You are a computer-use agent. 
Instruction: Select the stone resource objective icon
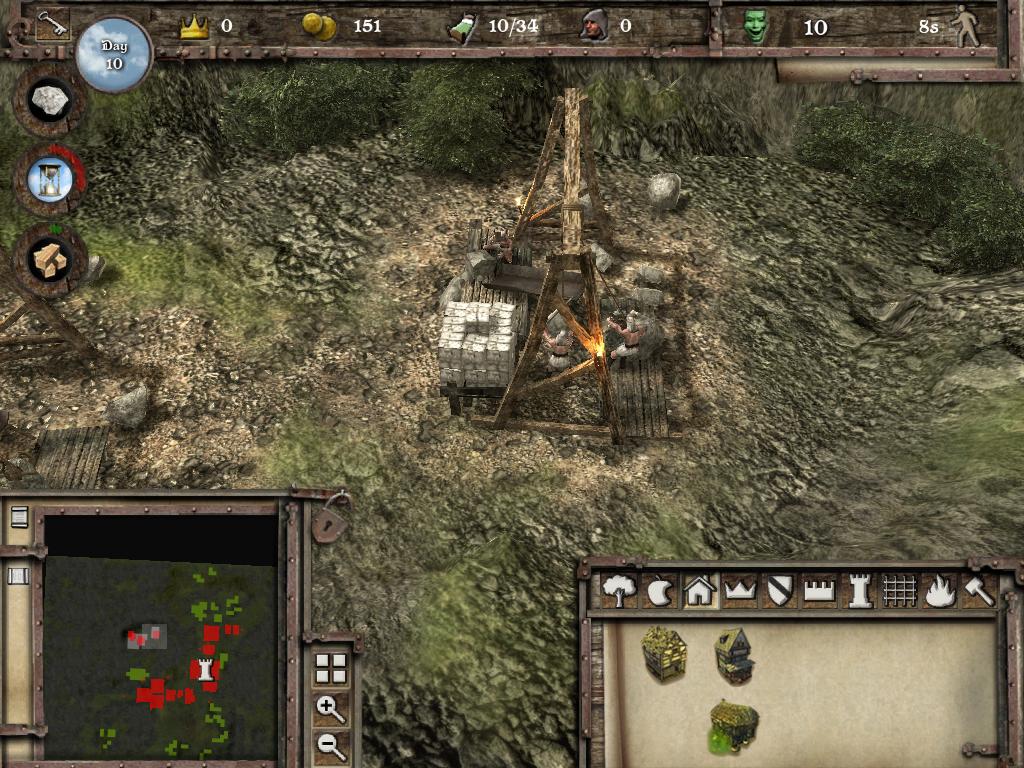pos(48,100)
